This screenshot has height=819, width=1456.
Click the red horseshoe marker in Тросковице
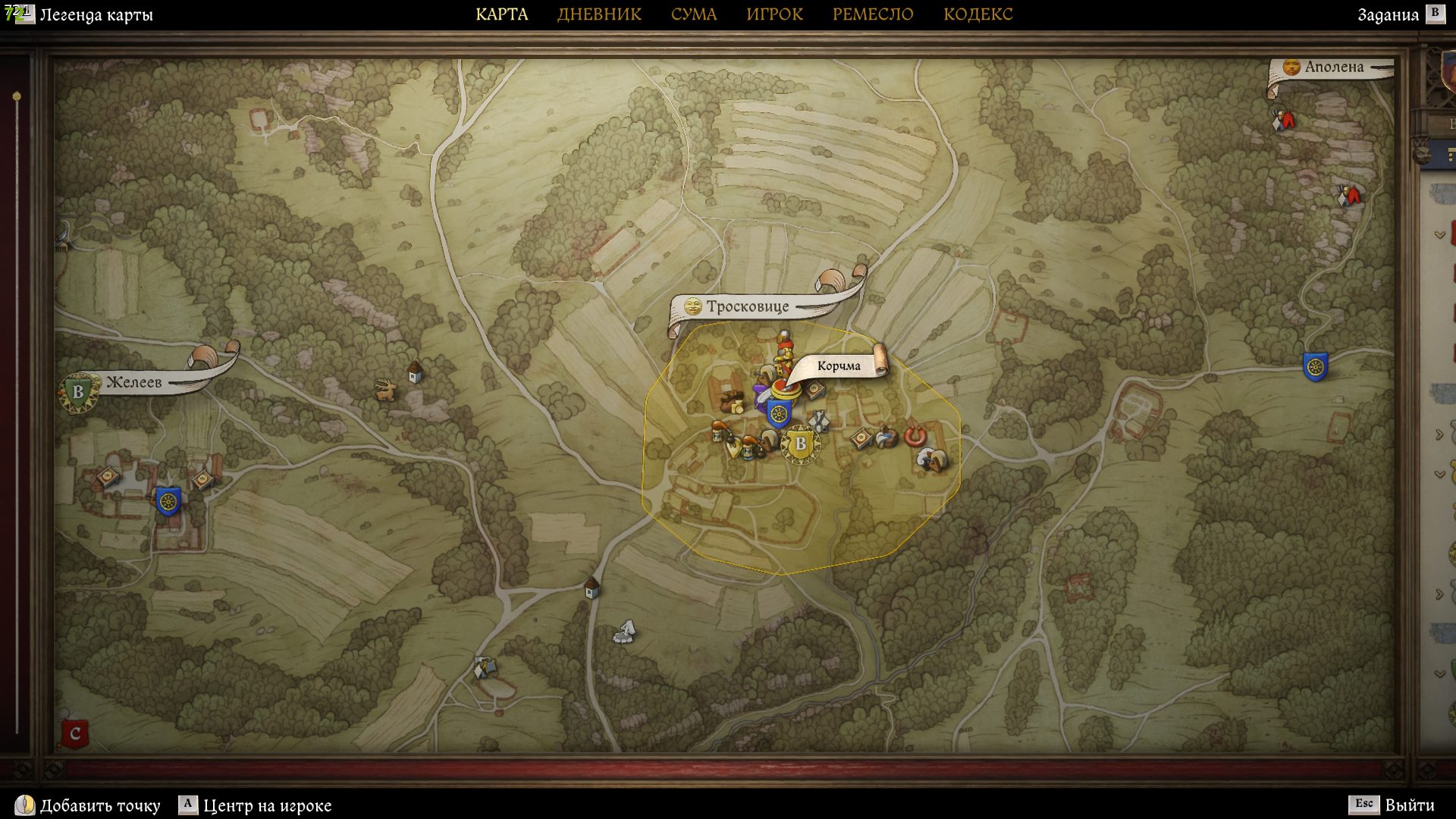[x=915, y=436]
